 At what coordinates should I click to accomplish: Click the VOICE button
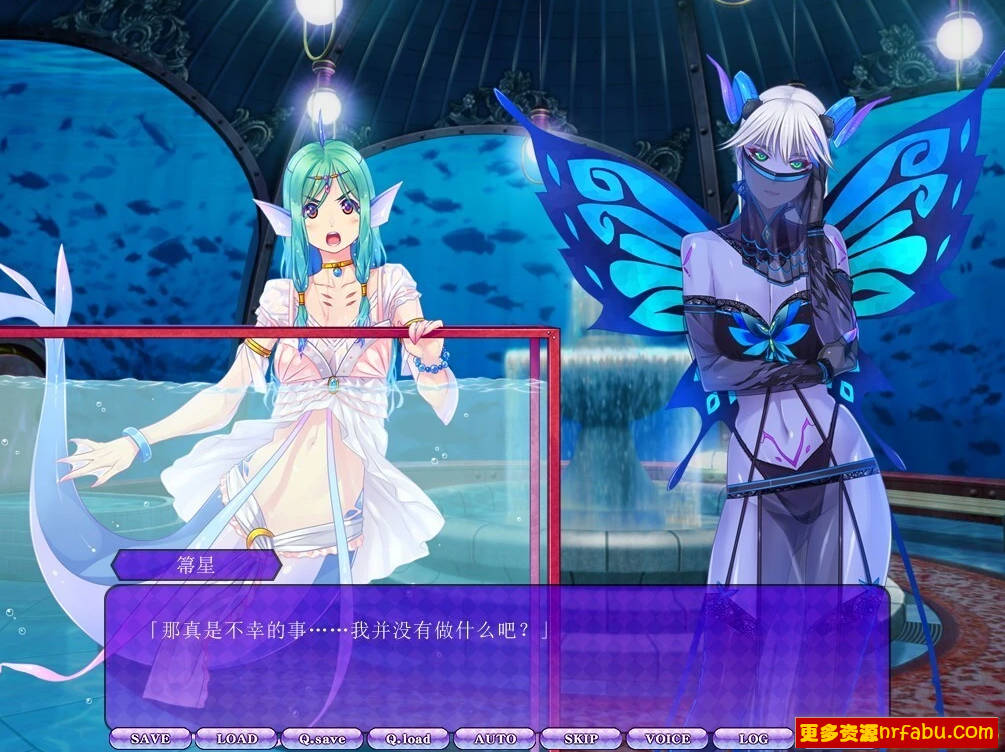point(667,739)
